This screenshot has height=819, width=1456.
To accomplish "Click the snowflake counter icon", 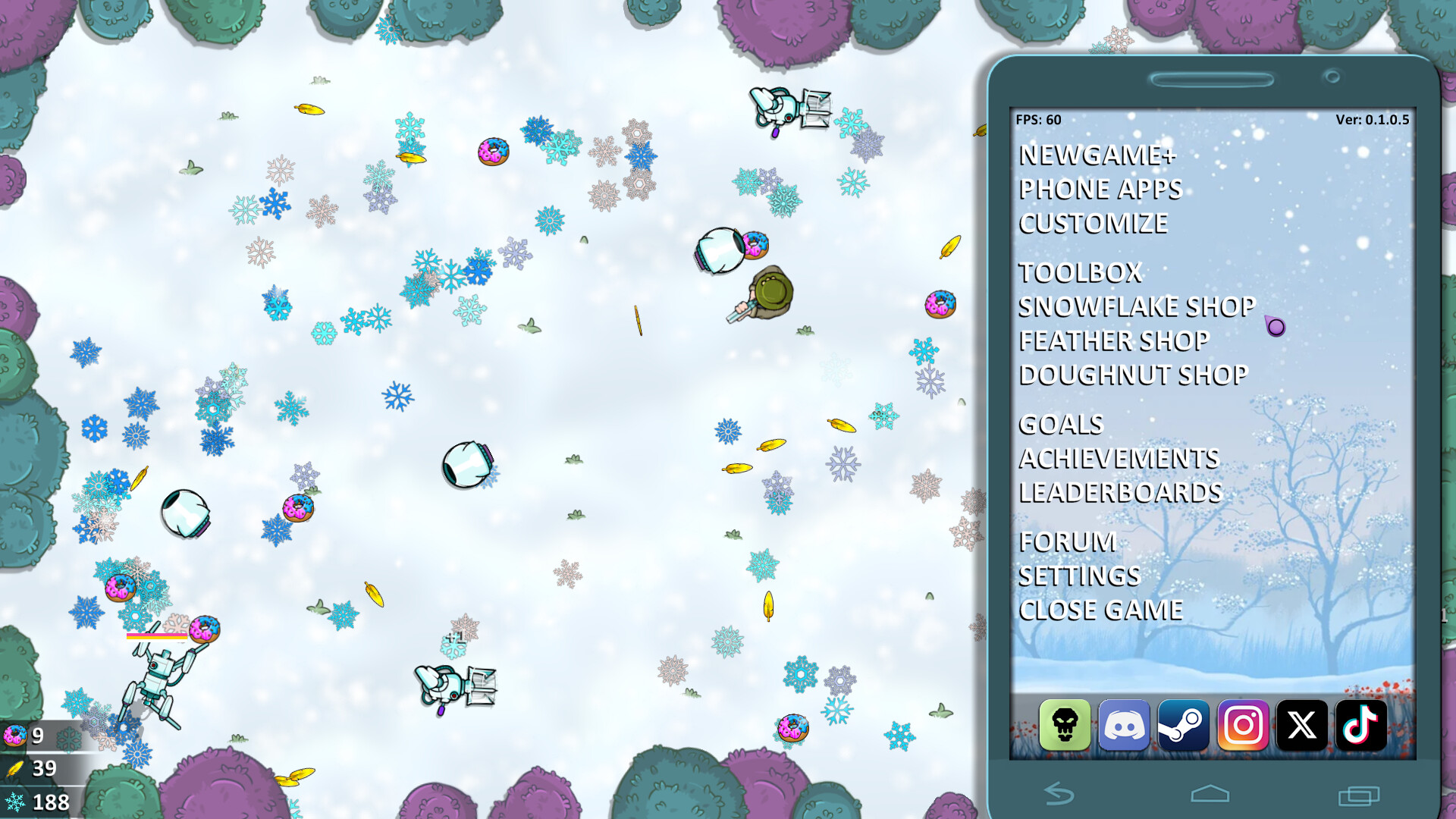I will coord(14,802).
